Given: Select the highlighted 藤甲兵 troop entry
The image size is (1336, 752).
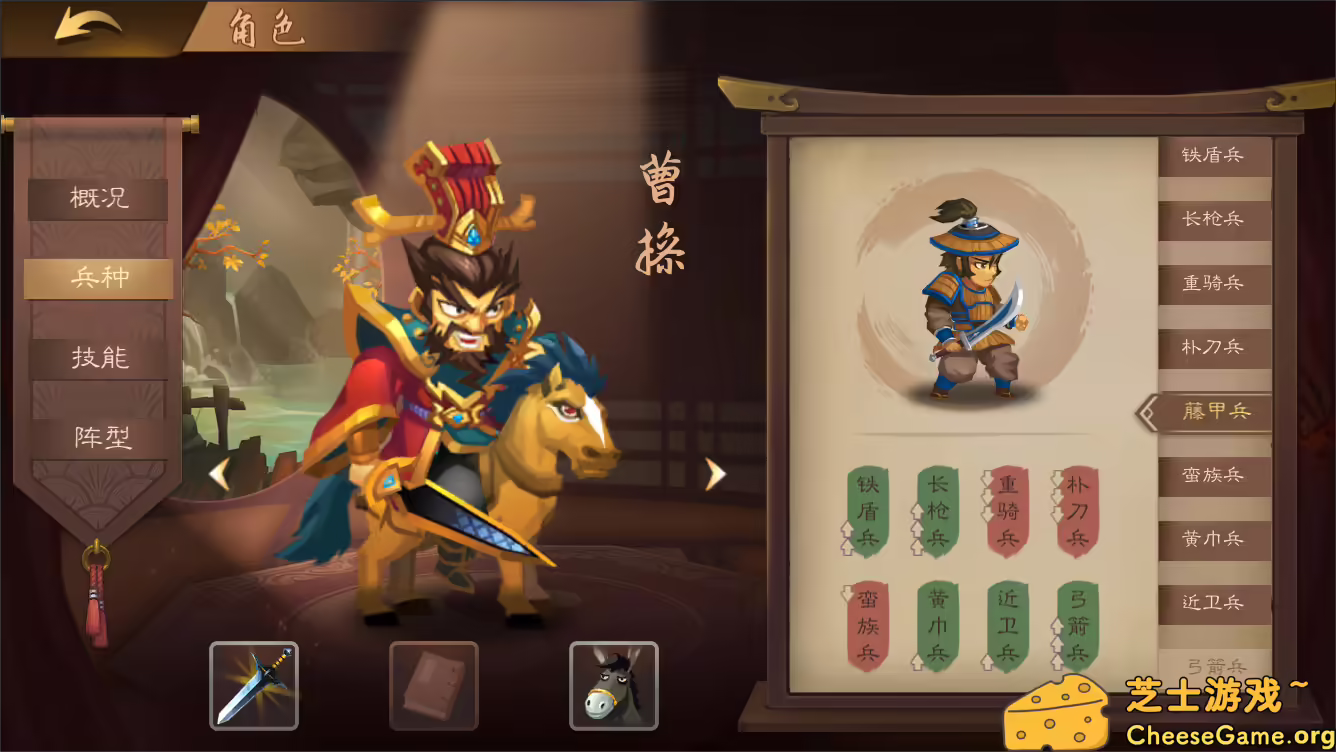Looking at the screenshot, I should [1217, 411].
